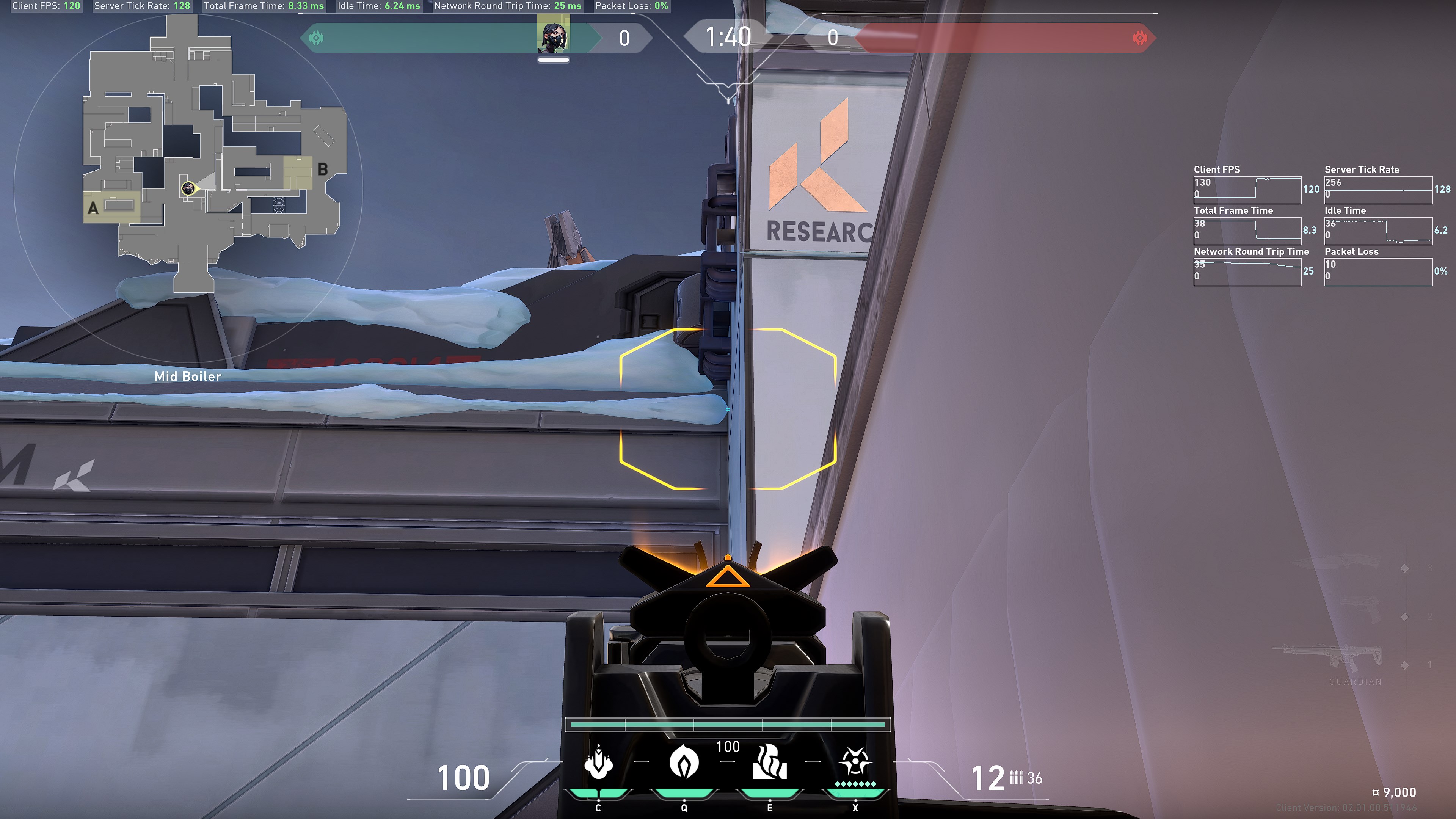Trigger the Toxic Screen ability icon
Image resolution: width=1456 pixels, height=819 pixels.
click(x=769, y=762)
